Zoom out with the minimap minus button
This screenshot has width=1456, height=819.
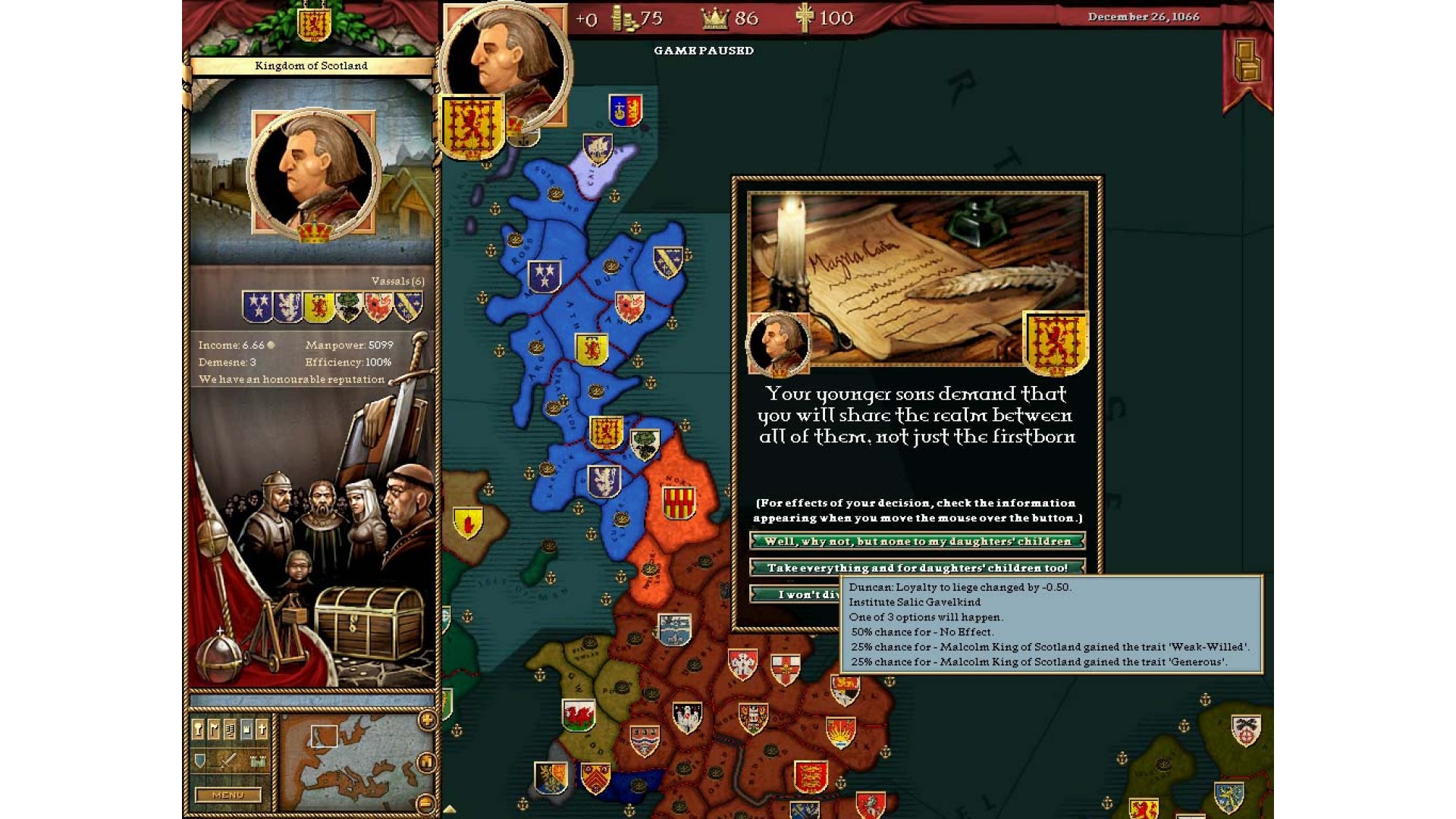[427, 802]
